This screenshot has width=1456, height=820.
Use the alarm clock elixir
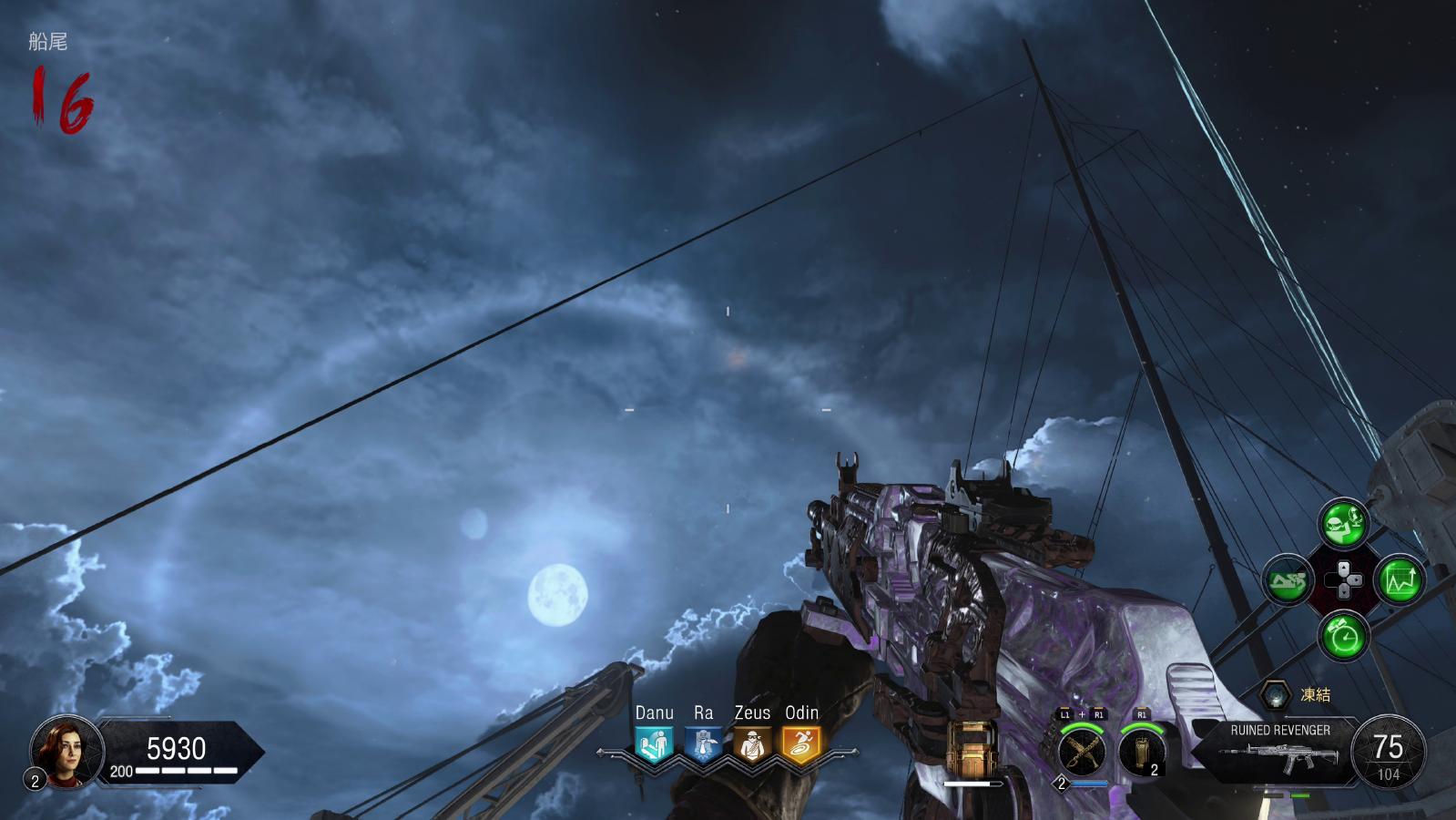[1344, 636]
